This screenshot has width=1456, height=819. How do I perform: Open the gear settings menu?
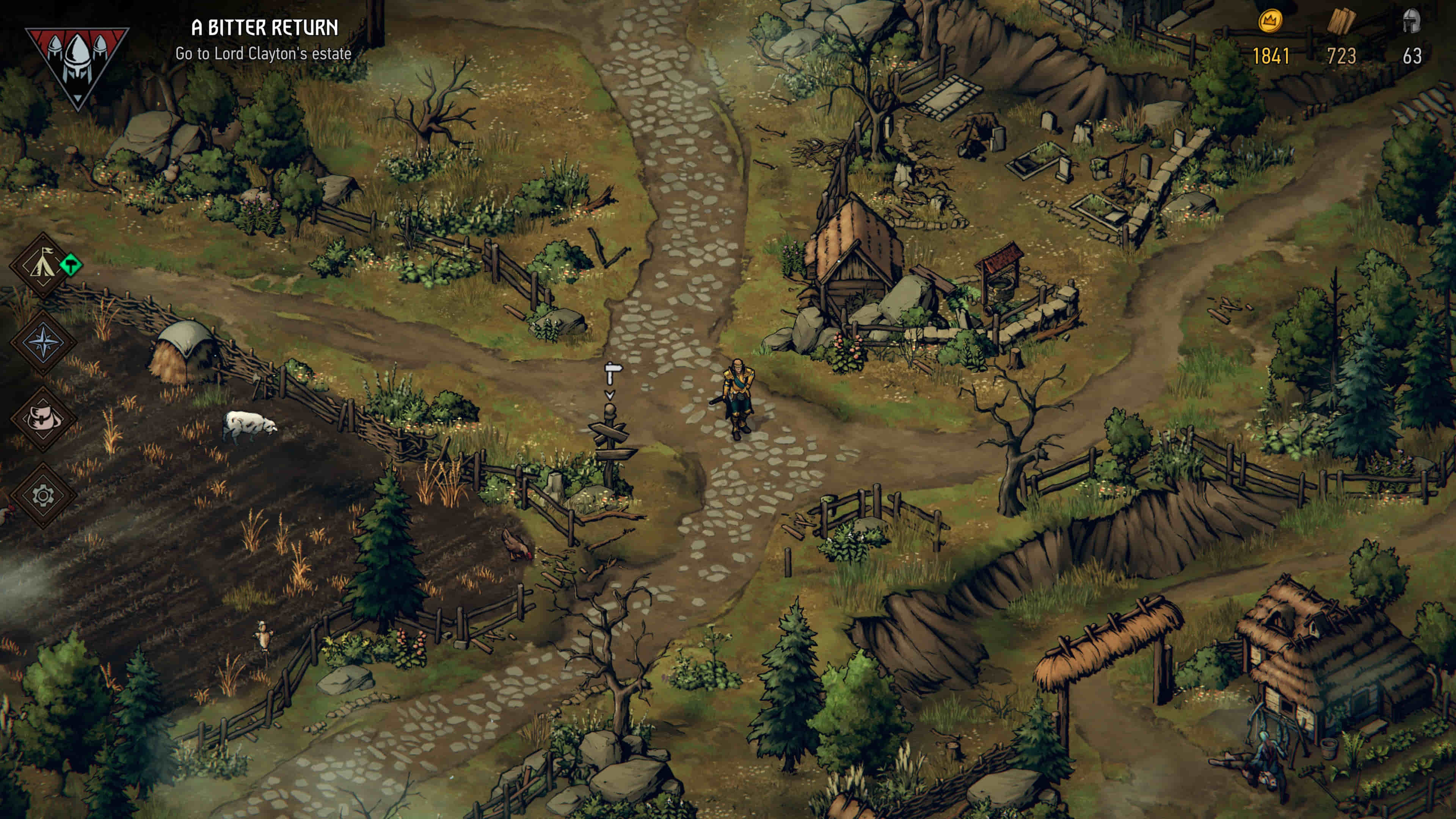(44, 496)
